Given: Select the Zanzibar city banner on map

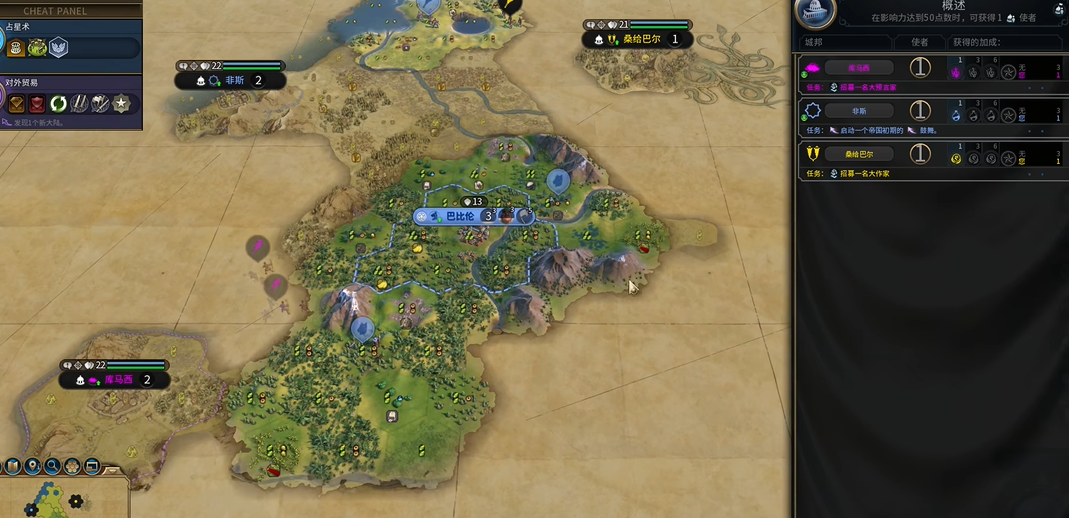Looking at the screenshot, I should click(x=637, y=40).
